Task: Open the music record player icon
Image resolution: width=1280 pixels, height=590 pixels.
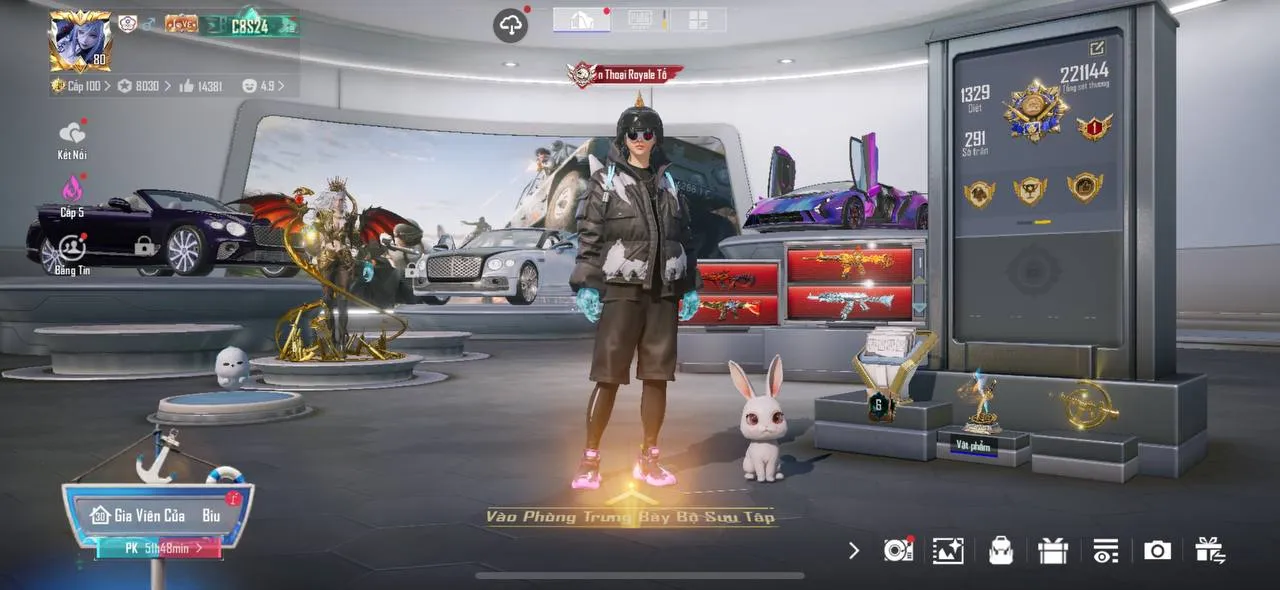Action: pyautogui.click(x=897, y=550)
